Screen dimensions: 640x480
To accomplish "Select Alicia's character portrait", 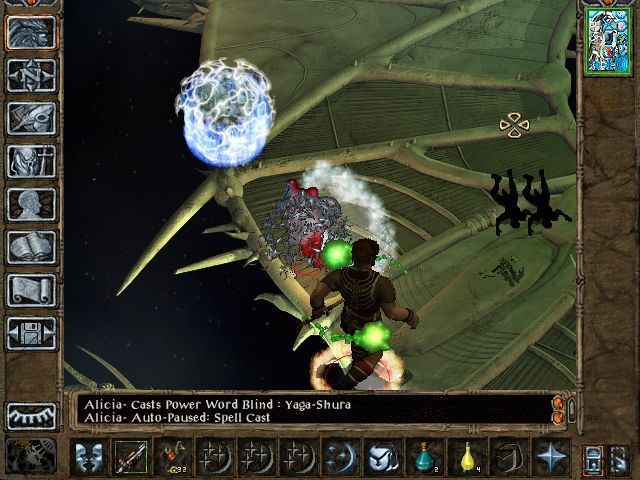I will tap(608, 39).
